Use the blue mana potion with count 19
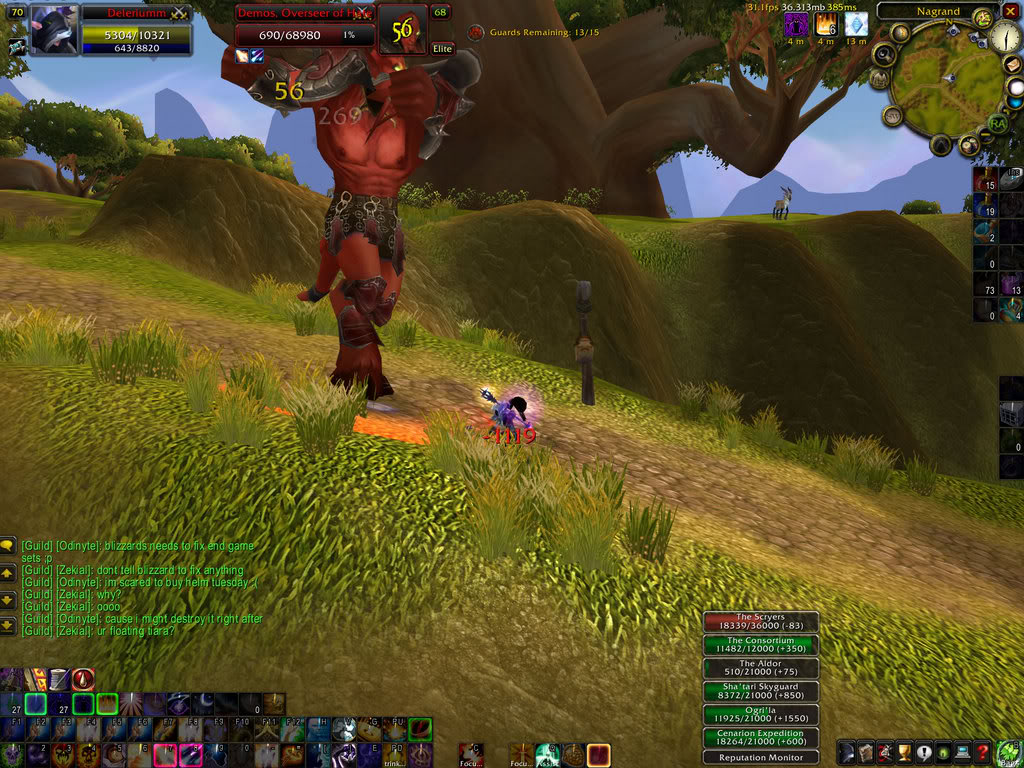1024x768 pixels. [985, 206]
